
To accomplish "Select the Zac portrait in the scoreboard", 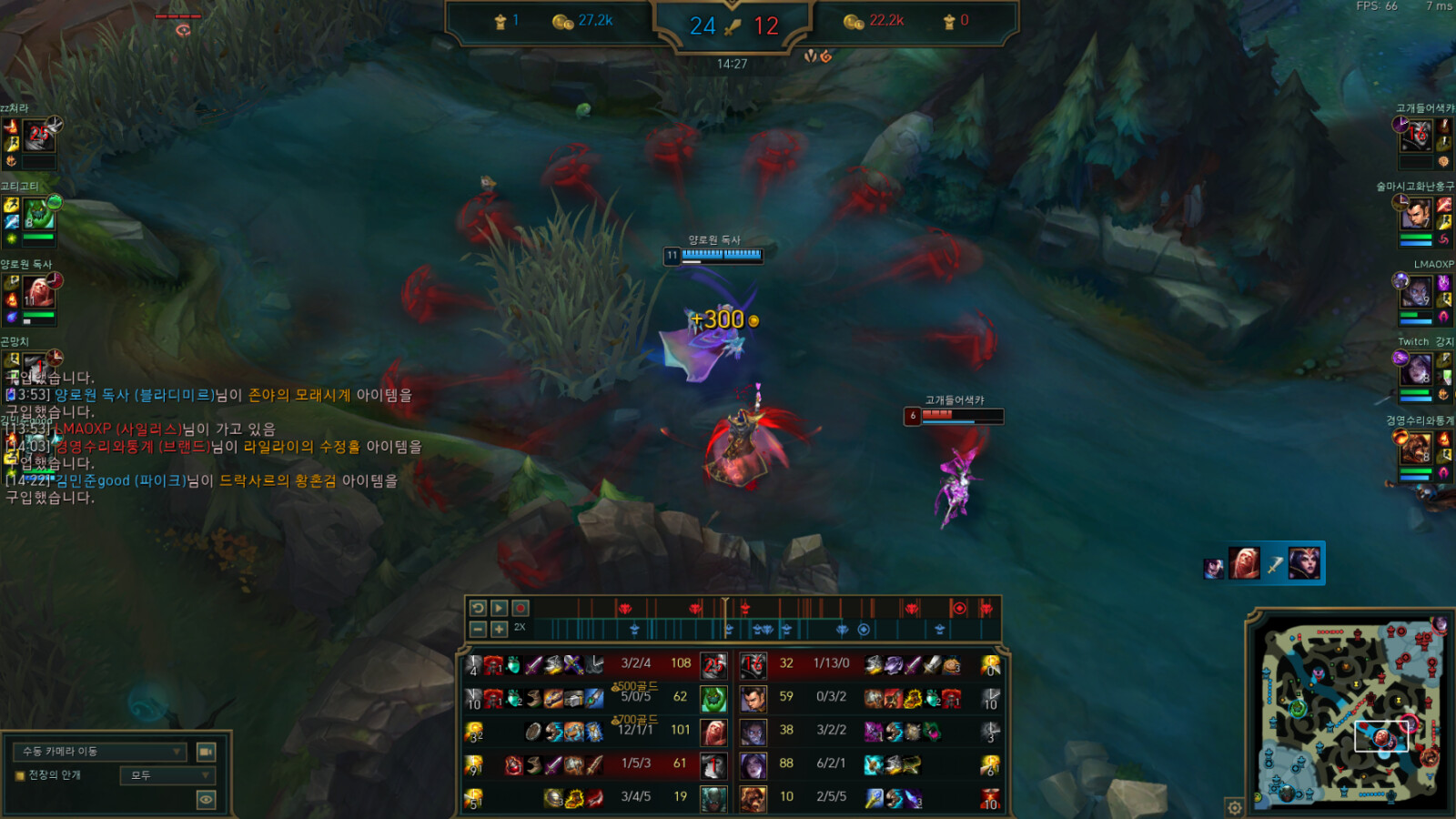I will [x=714, y=699].
